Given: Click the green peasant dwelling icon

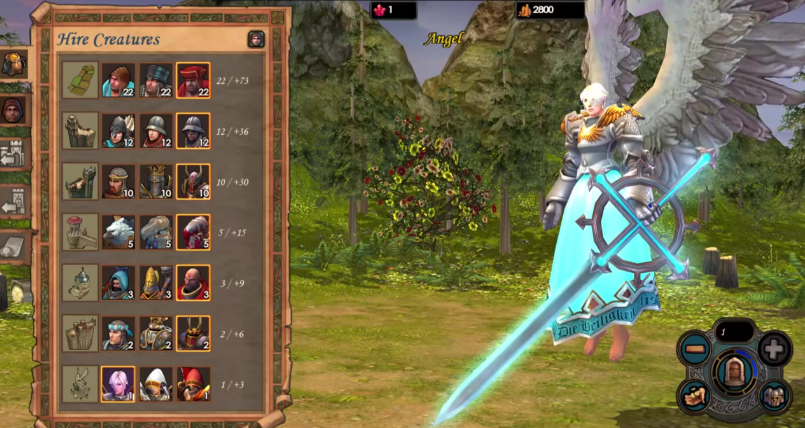Looking at the screenshot, I should point(80,80).
